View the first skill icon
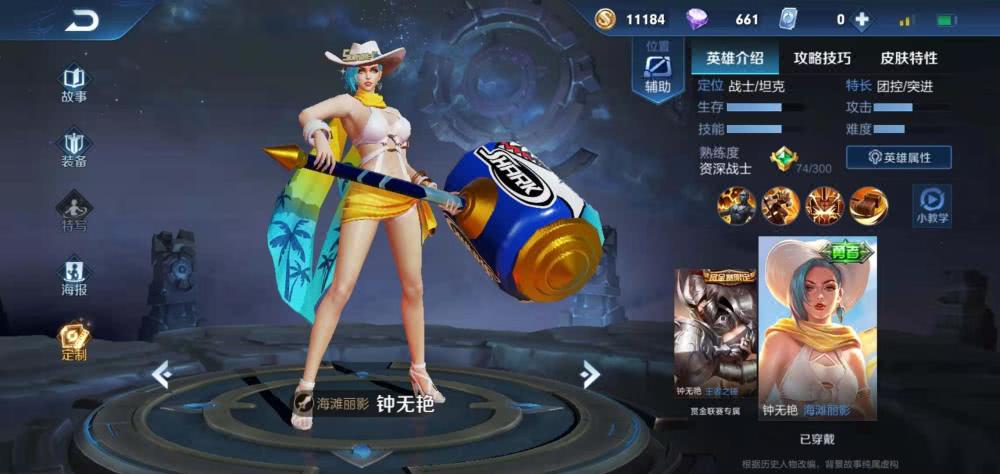1000x474 pixels. pyautogui.click(x=736, y=205)
